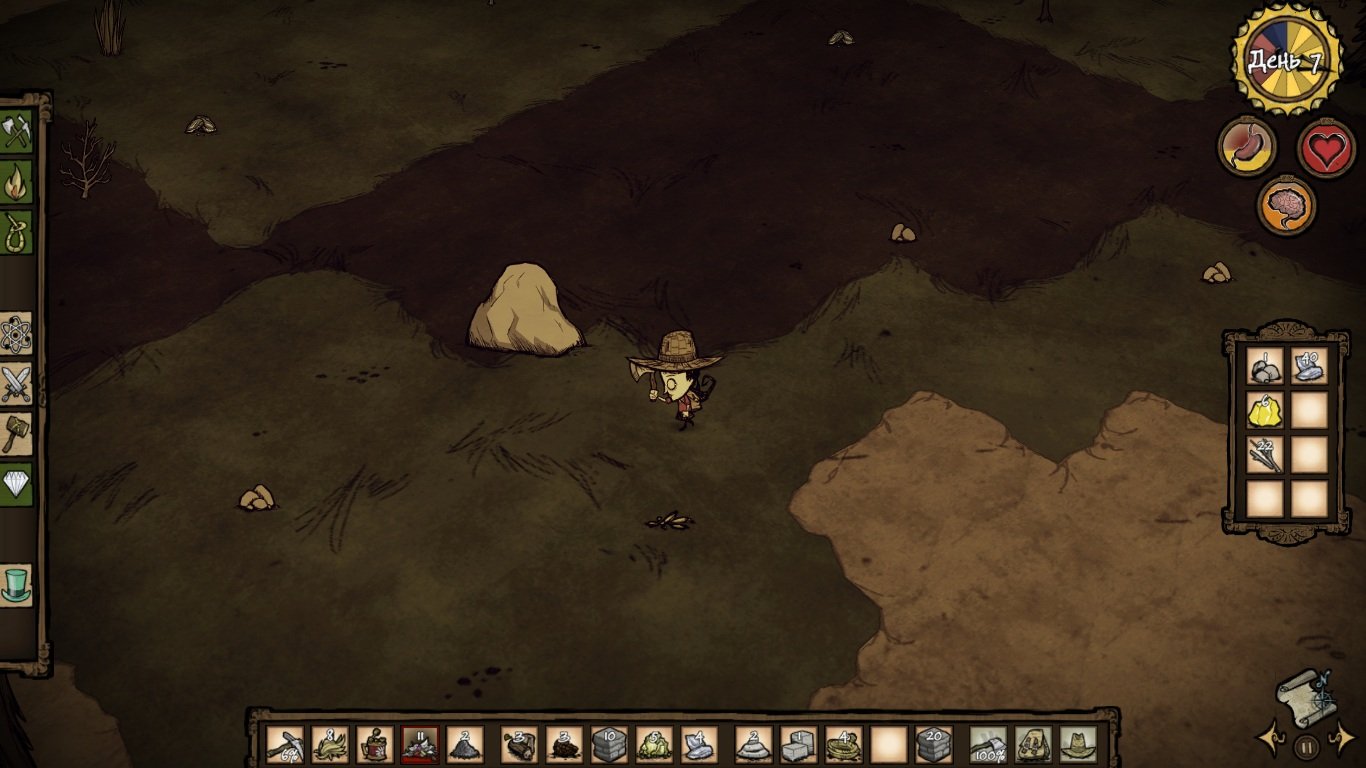
Task: Select the pickaxe inventory slot
Action: click(x=285, y=744)
